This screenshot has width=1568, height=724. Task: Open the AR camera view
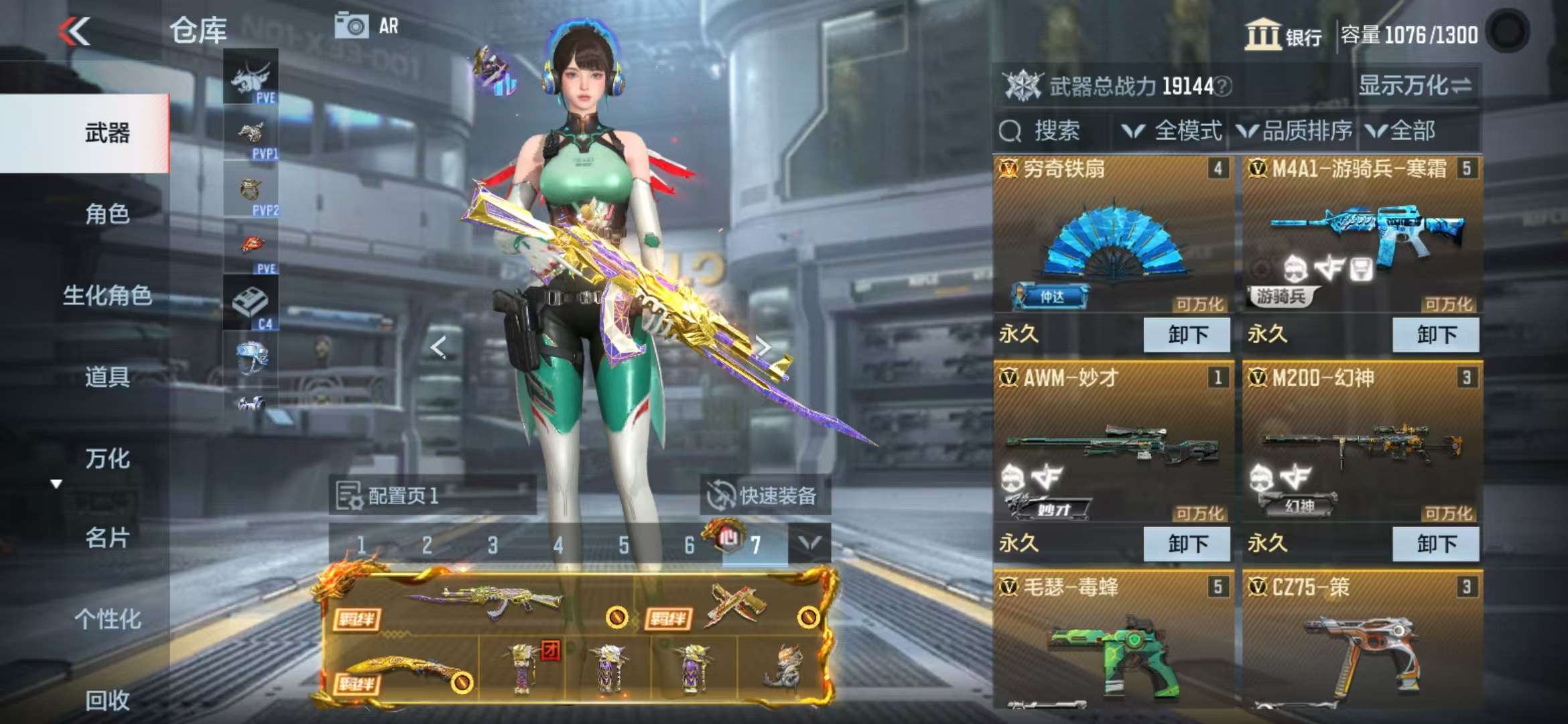click(x=367, y=27)
